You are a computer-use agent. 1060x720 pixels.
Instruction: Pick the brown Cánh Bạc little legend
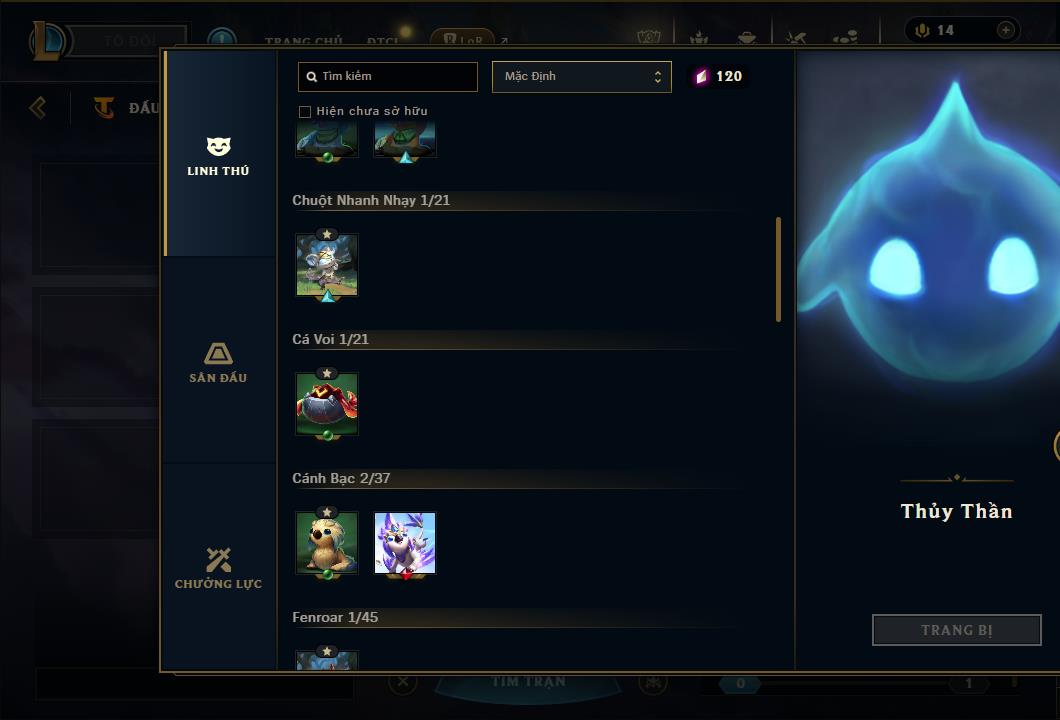click(x=327, y=543)
